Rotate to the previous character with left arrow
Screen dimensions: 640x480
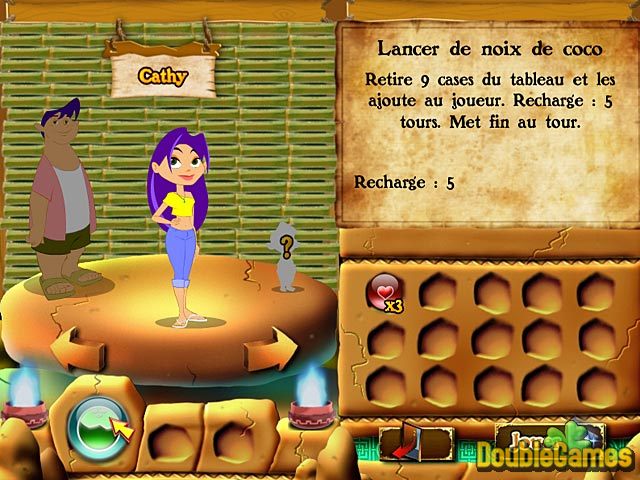78,348
